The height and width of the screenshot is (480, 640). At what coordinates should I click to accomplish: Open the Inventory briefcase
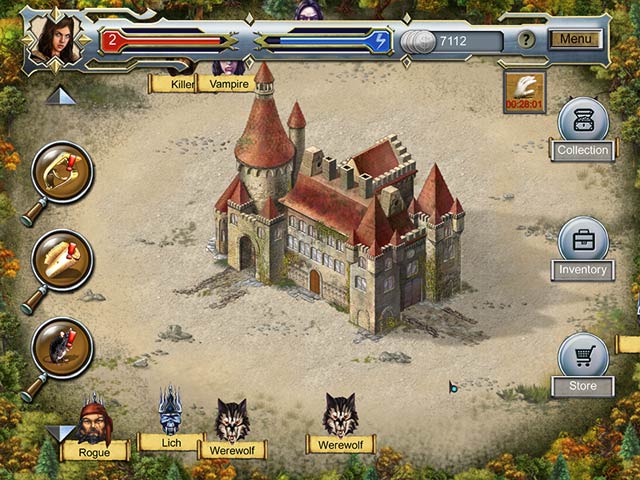coord(583,242)
